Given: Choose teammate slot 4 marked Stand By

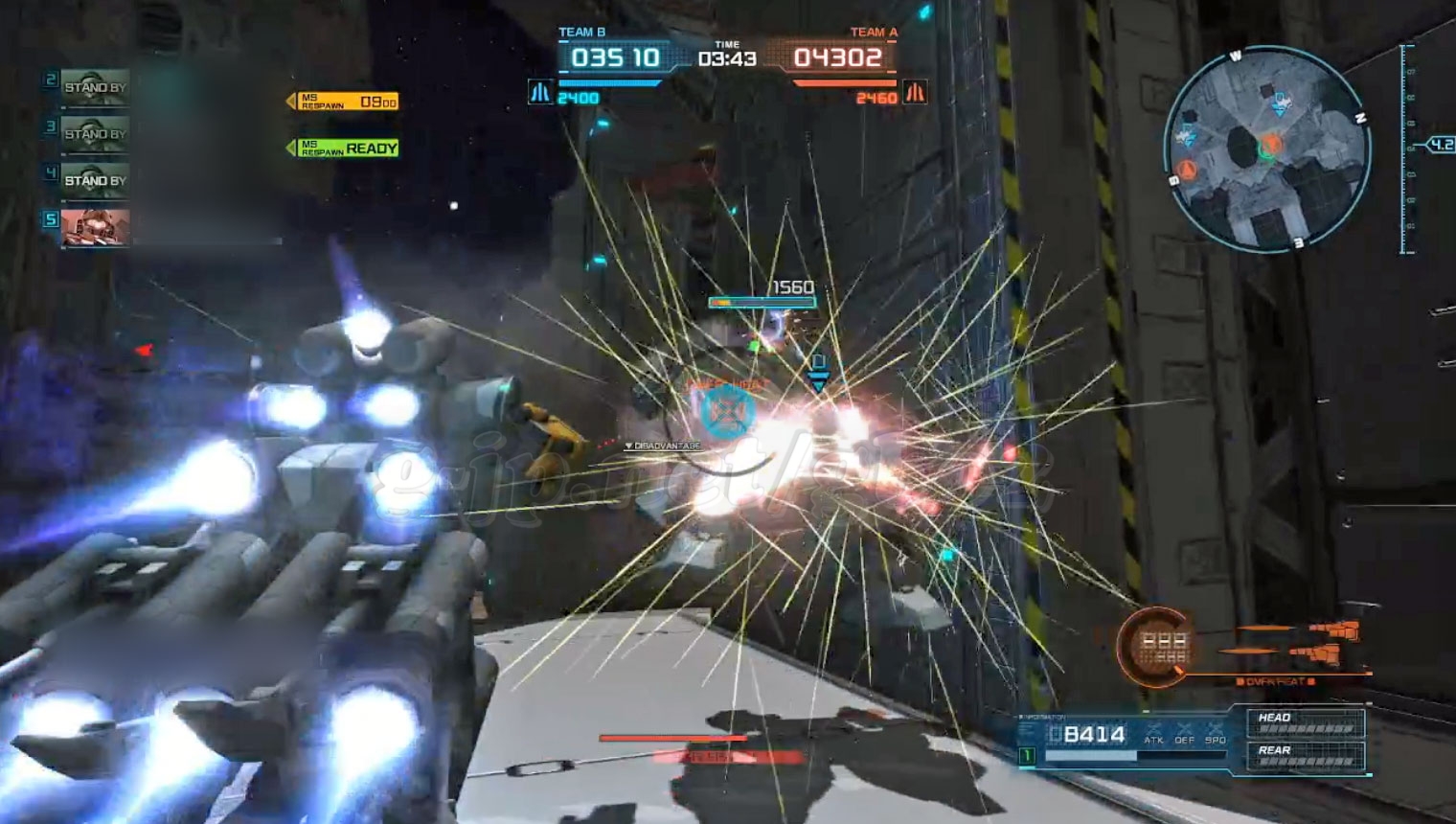Looking at the screenshot, I should pos(95,180).
